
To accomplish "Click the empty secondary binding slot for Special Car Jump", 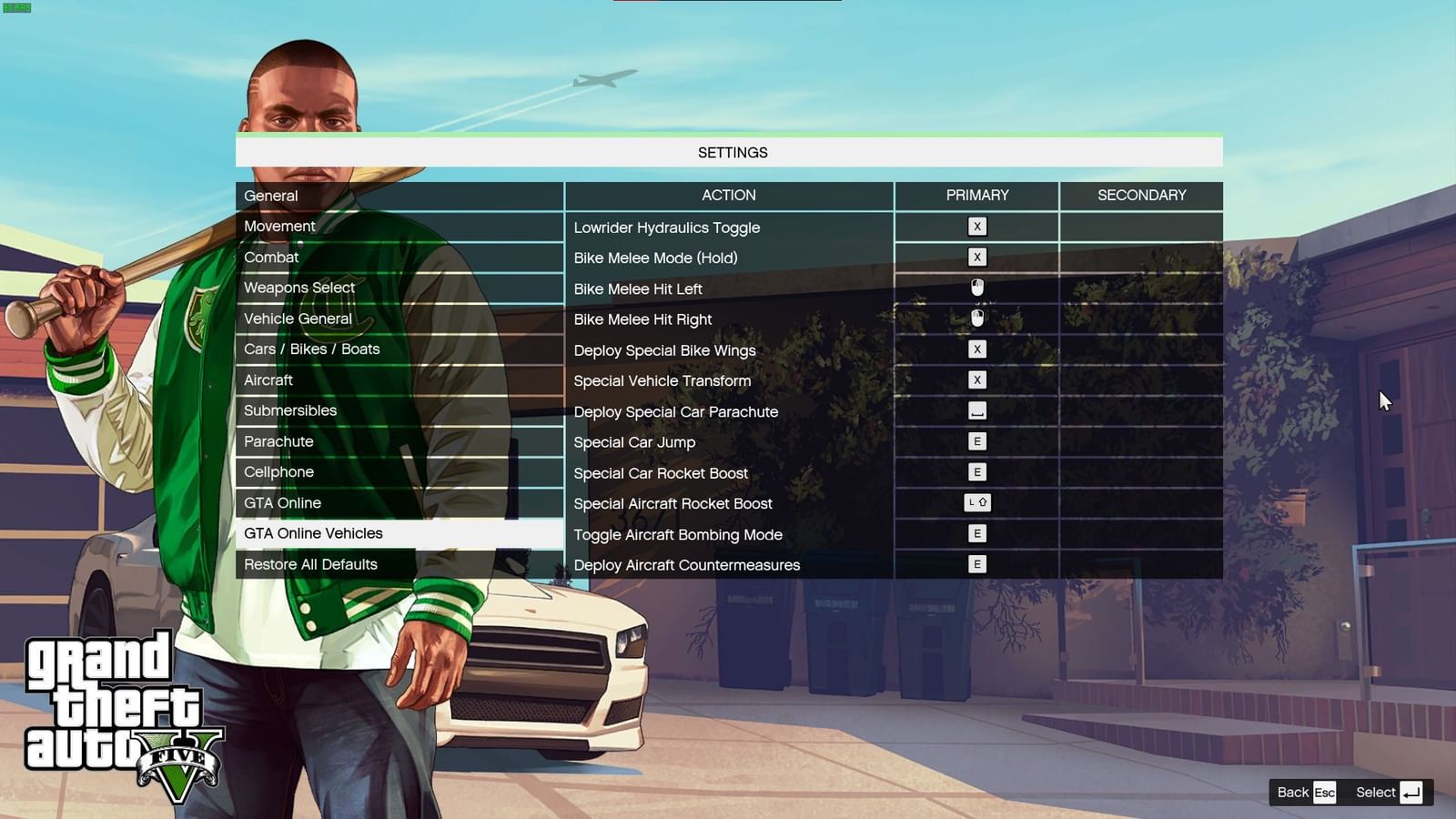I will click(1142, 441).
